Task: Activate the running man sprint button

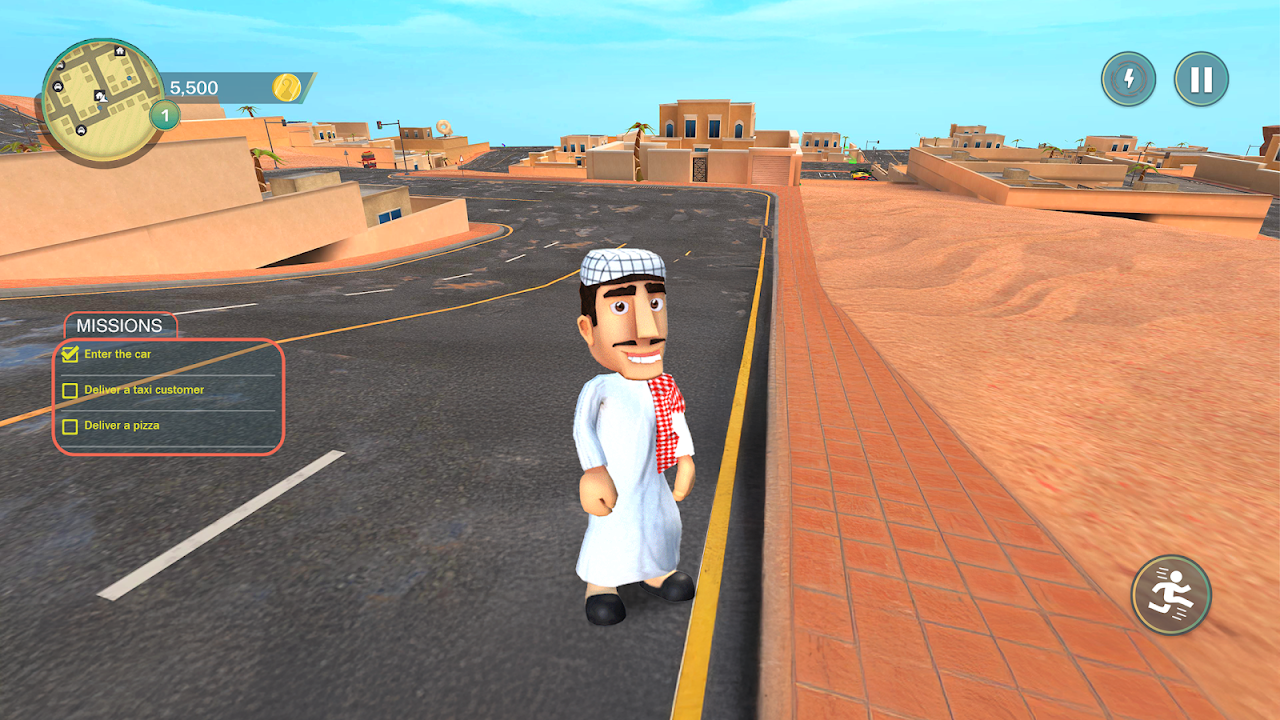Action: tap(1171, 595)
